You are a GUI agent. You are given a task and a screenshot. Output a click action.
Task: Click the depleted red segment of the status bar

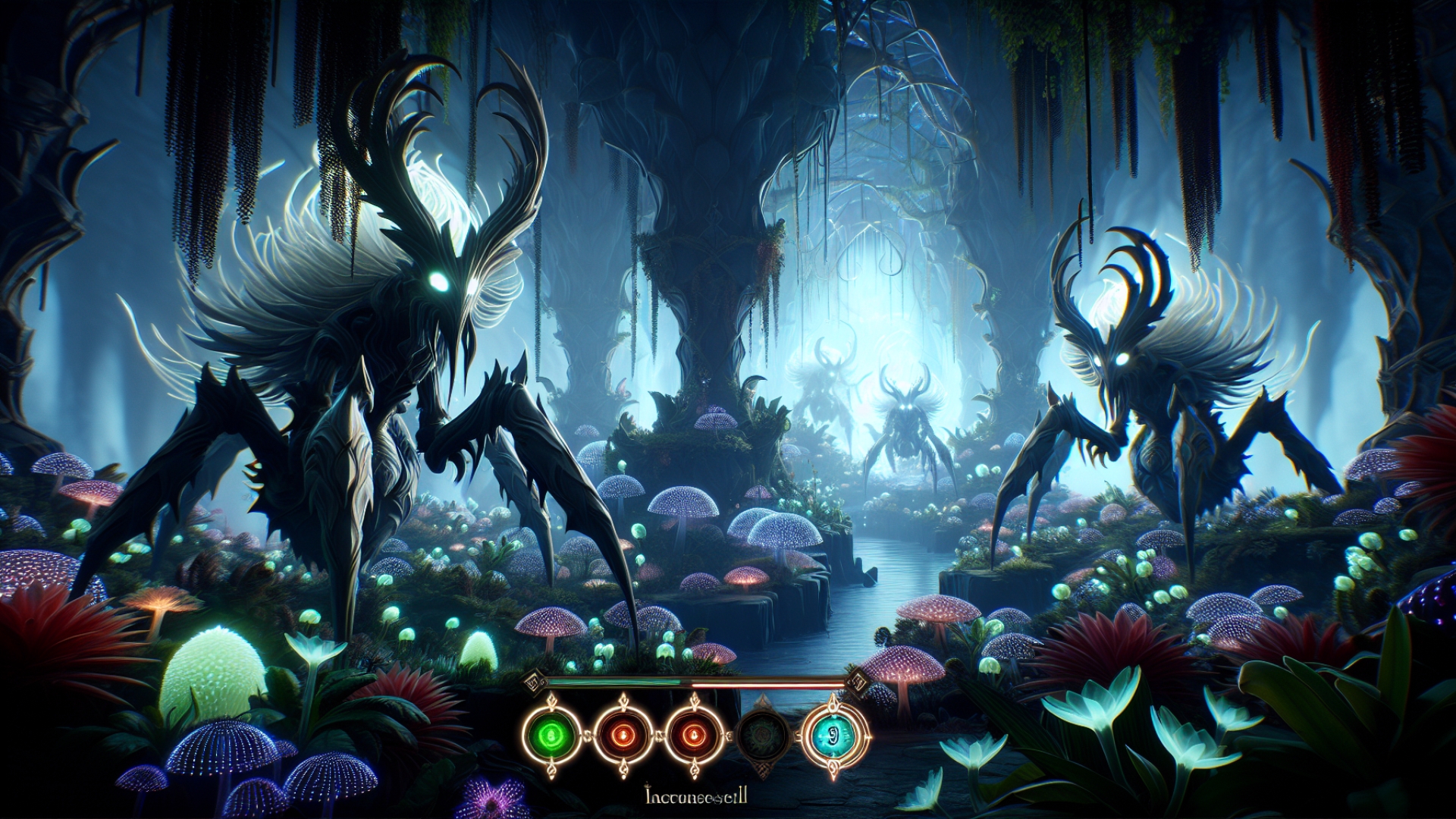tap(766, 683)
